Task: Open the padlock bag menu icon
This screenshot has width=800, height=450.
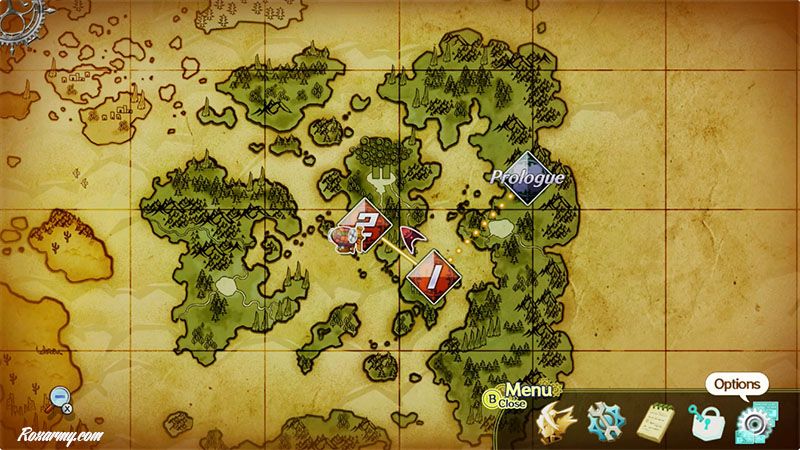Action: 707,421
